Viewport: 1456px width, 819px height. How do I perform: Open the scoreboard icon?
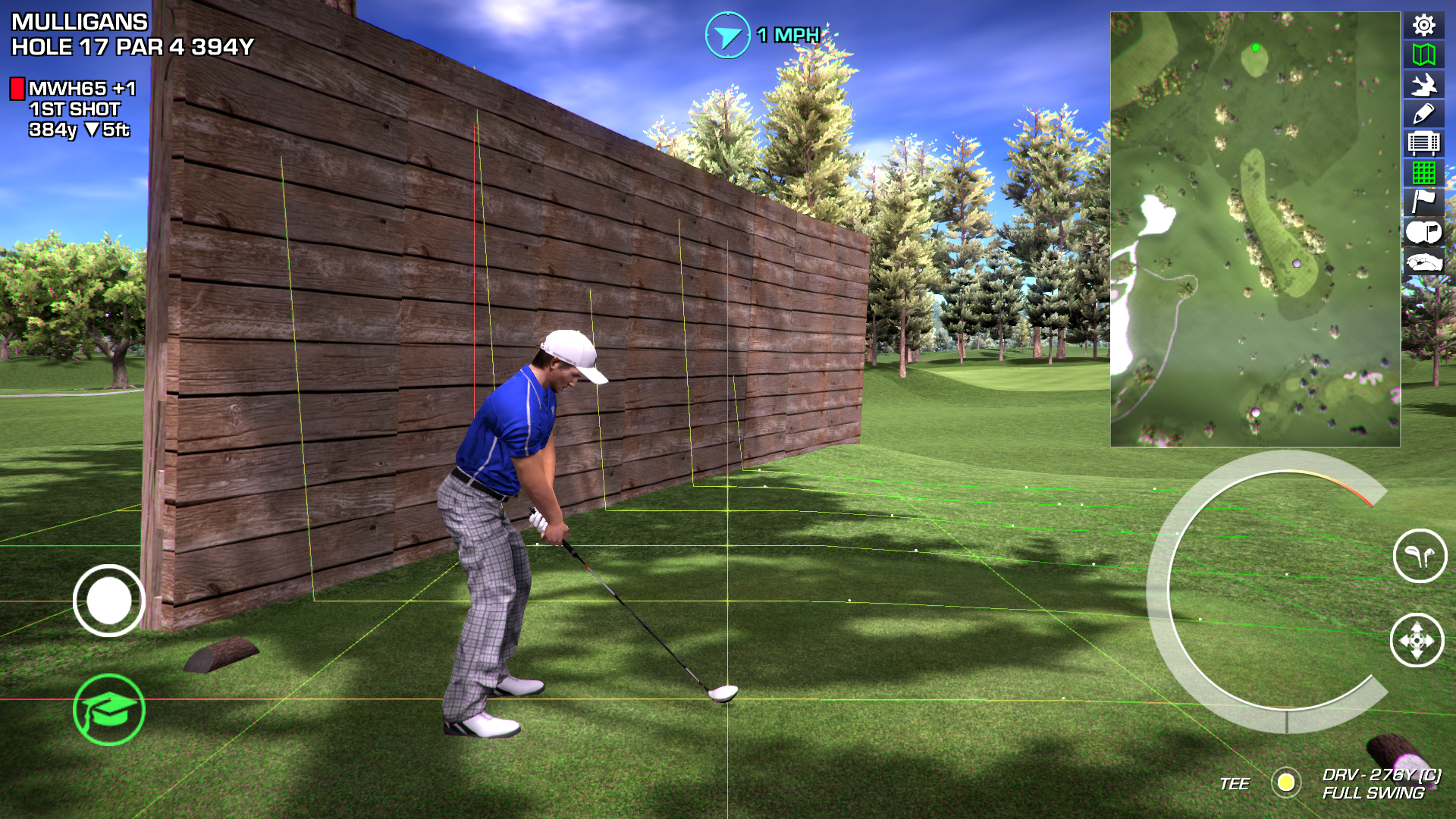coord(1423,143)
